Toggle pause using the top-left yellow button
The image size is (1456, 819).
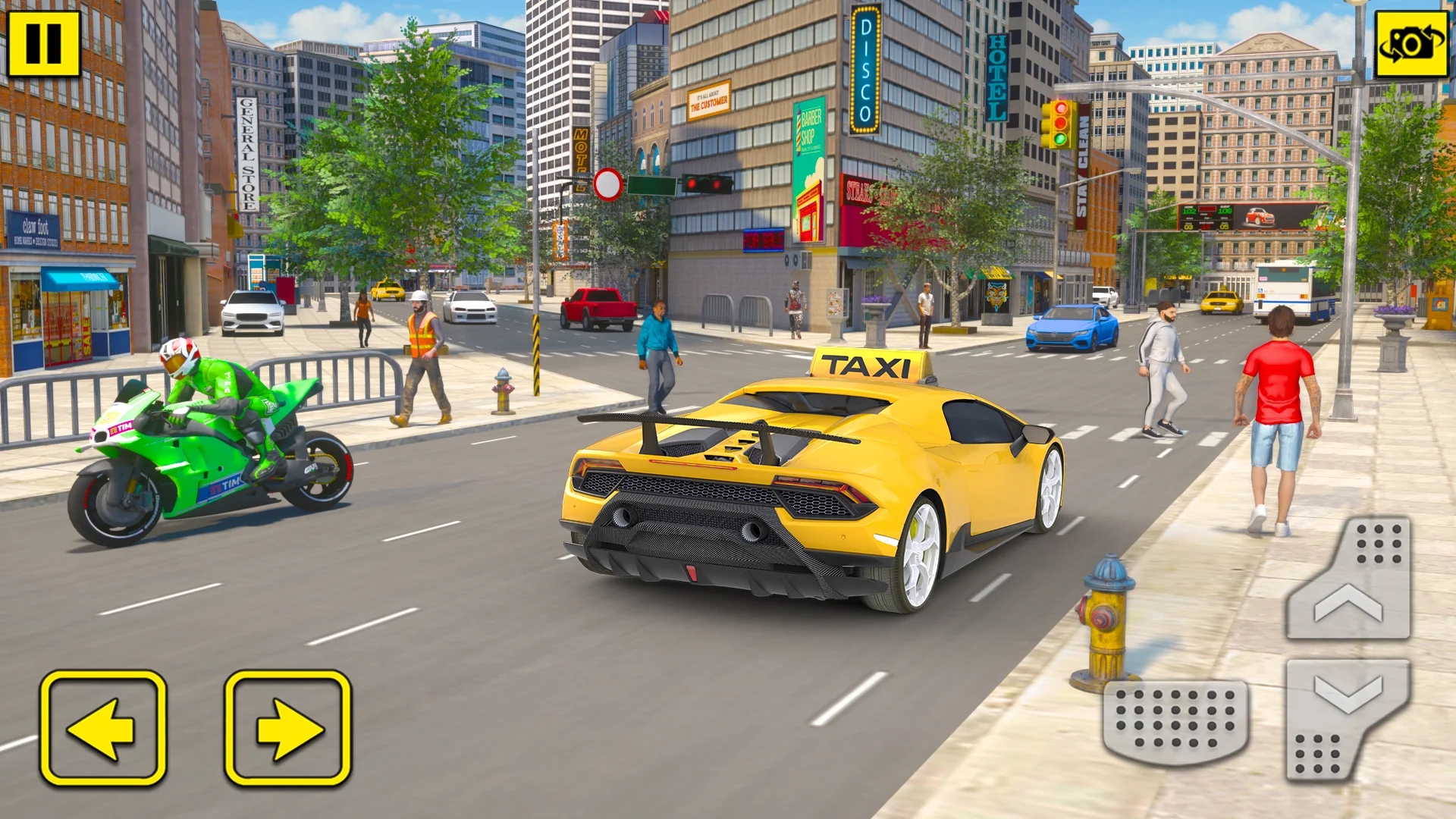click(x=43, y=42)
